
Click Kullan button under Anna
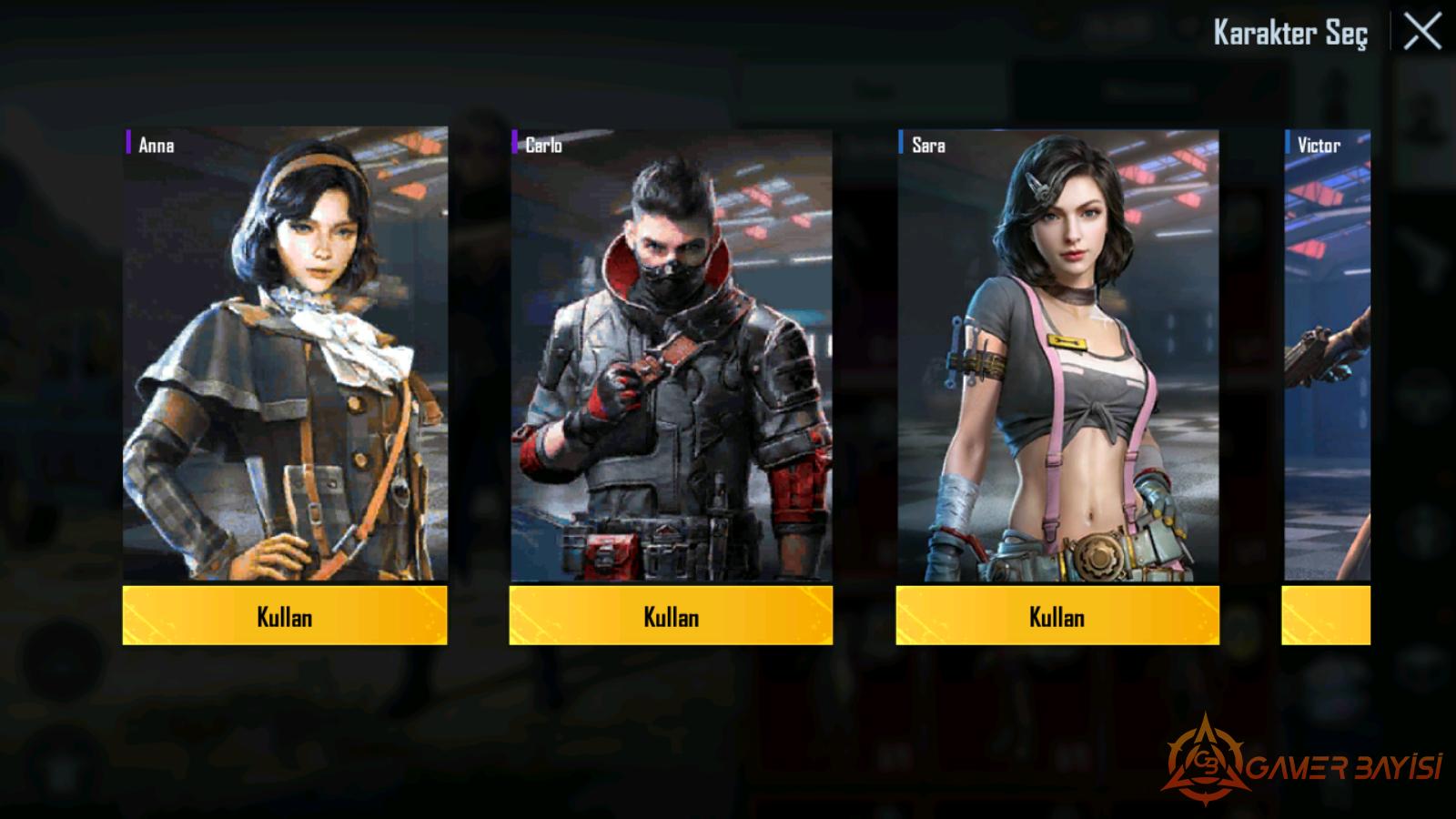click(x=285, y=616)
